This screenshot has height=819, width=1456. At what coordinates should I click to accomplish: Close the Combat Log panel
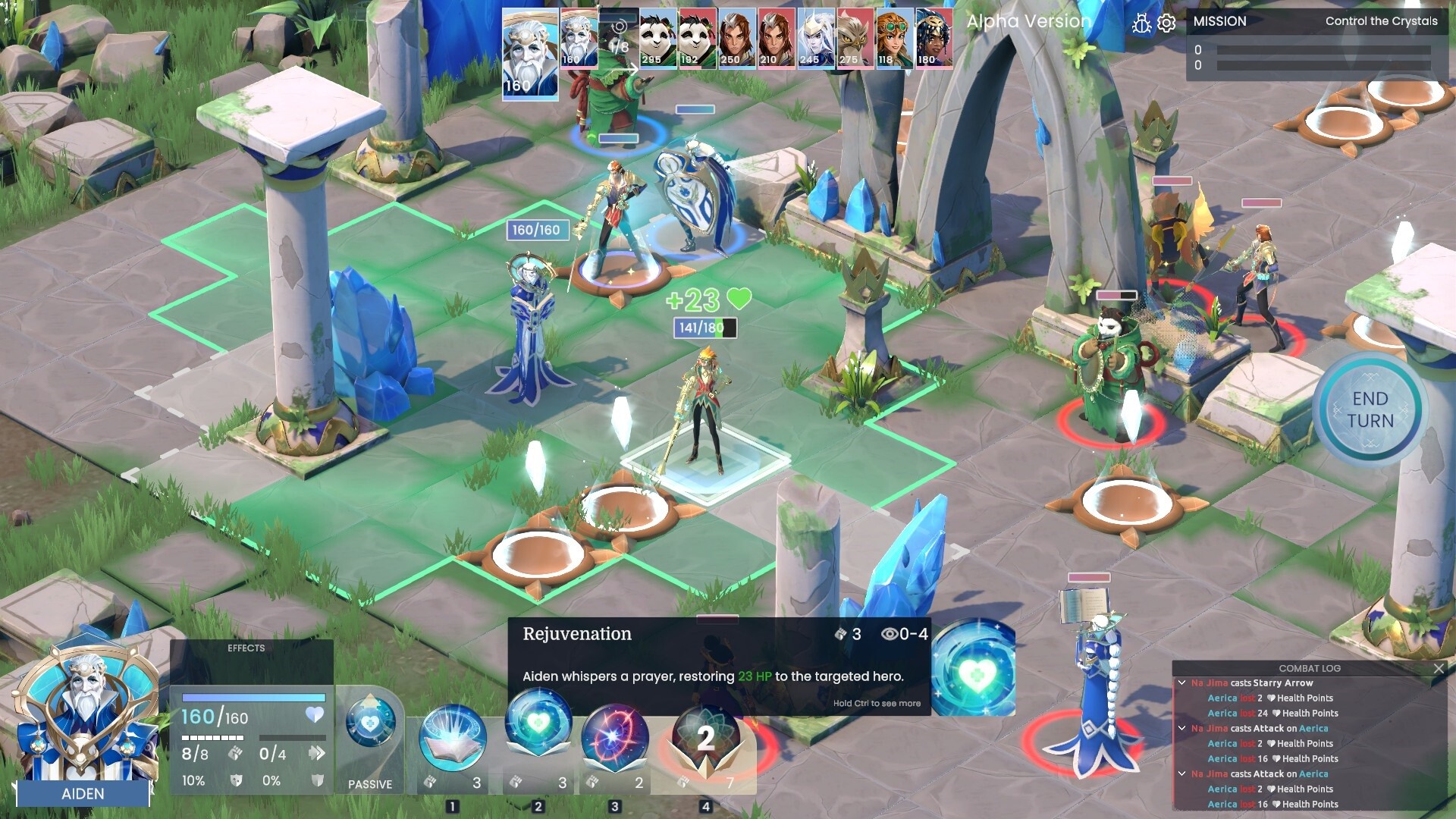click(x=1439, y=669)
